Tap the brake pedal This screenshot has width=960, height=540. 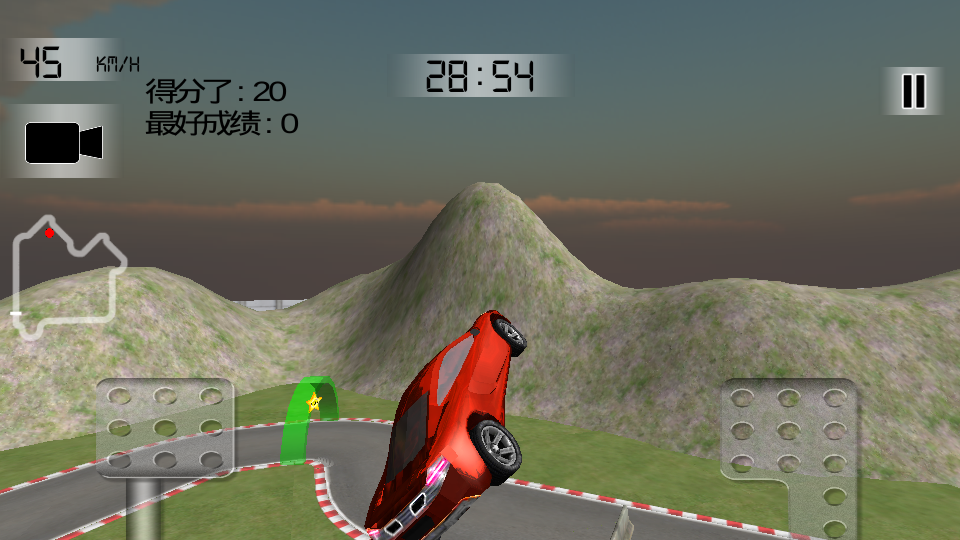point(165,428)
